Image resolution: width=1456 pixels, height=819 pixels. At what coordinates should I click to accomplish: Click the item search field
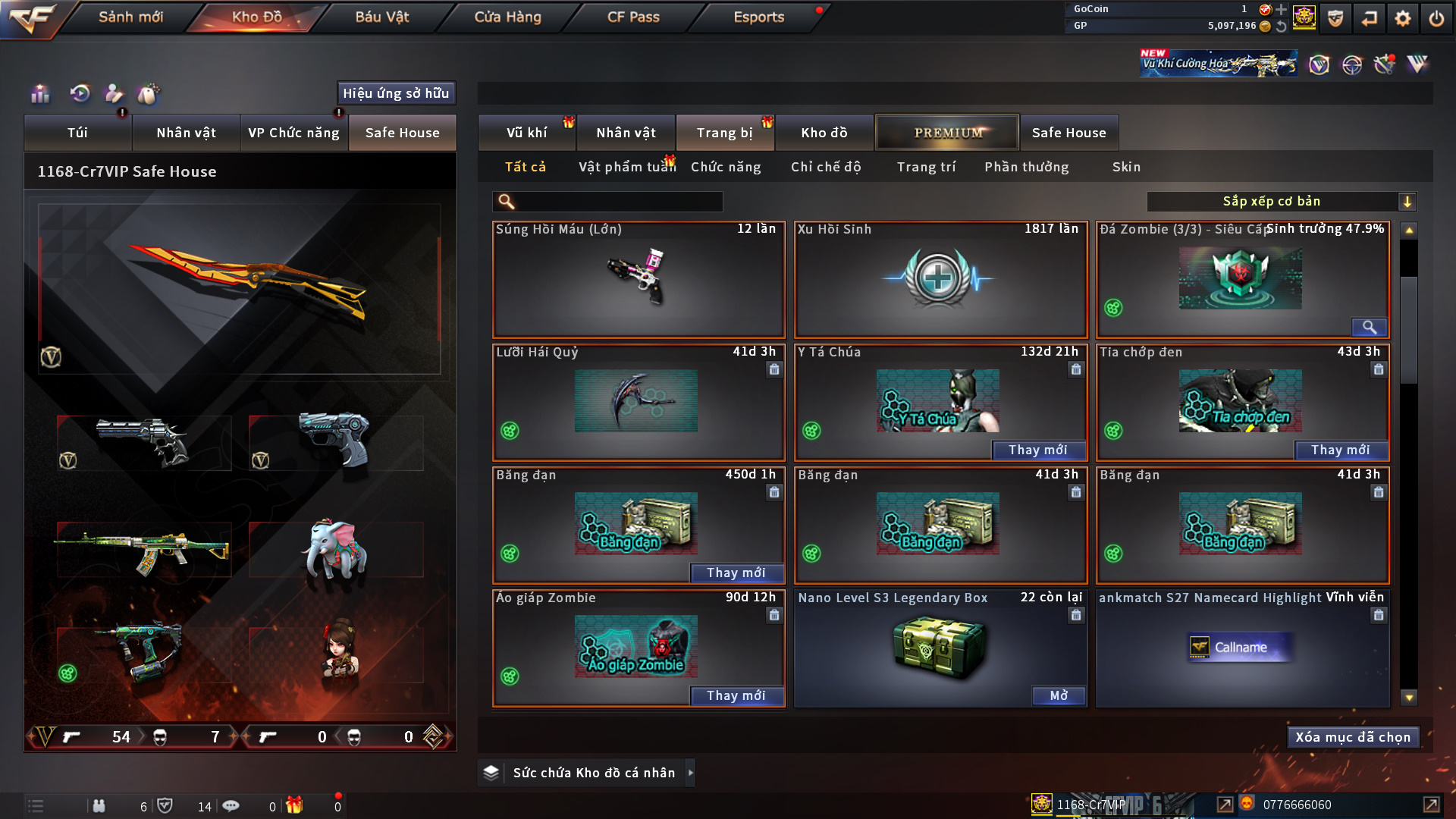point(618,202)
